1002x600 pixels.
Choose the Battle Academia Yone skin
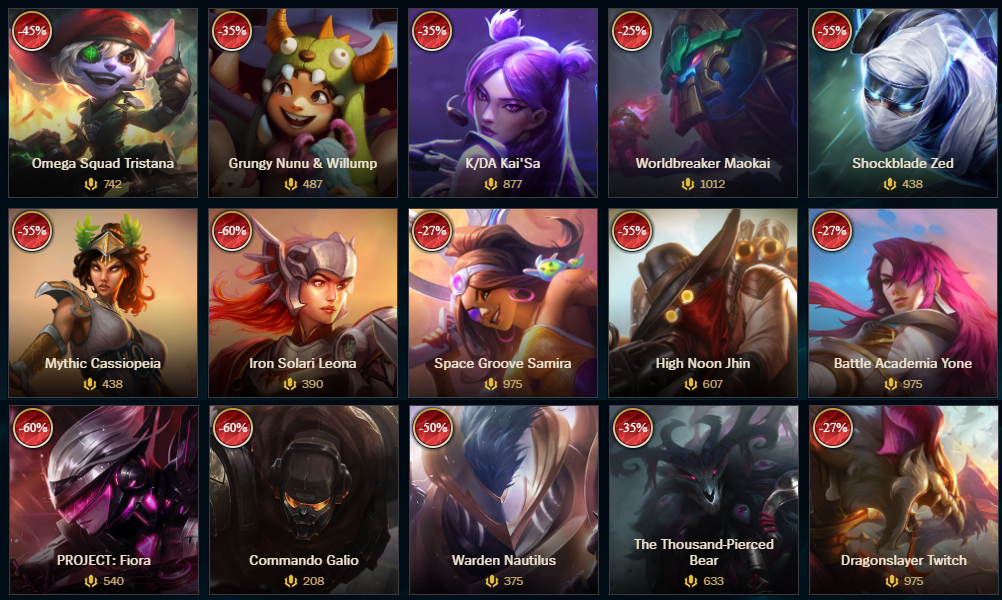(903, 302)
